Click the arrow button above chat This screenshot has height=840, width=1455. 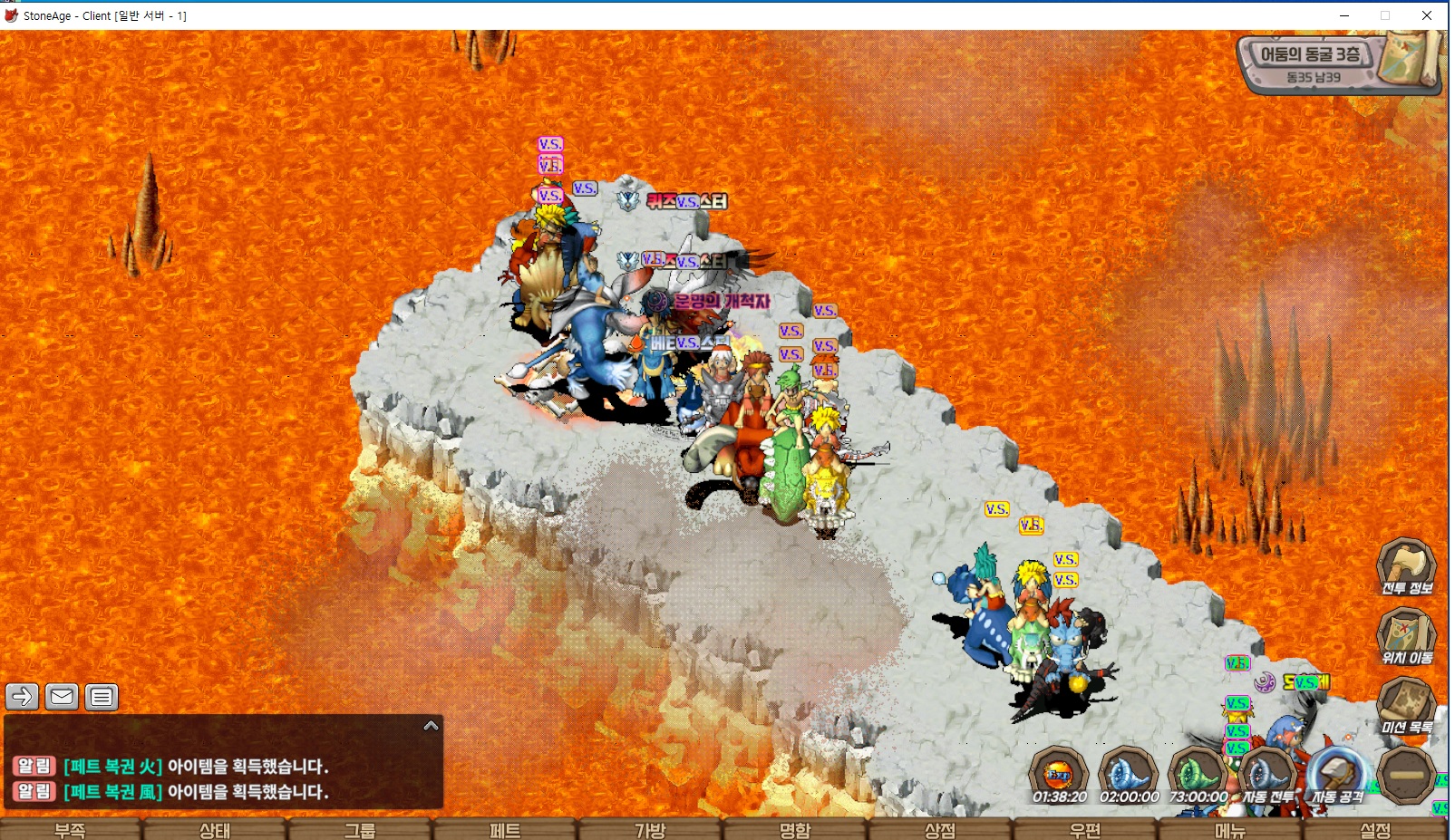[23, 696]
